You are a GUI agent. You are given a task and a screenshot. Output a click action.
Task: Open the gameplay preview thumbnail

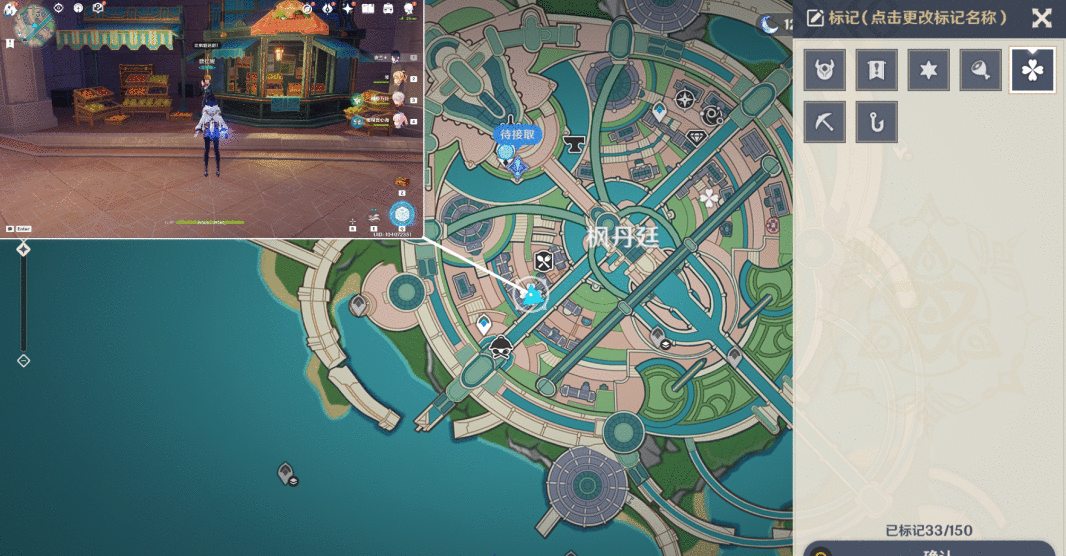click(x=212, y=118)
